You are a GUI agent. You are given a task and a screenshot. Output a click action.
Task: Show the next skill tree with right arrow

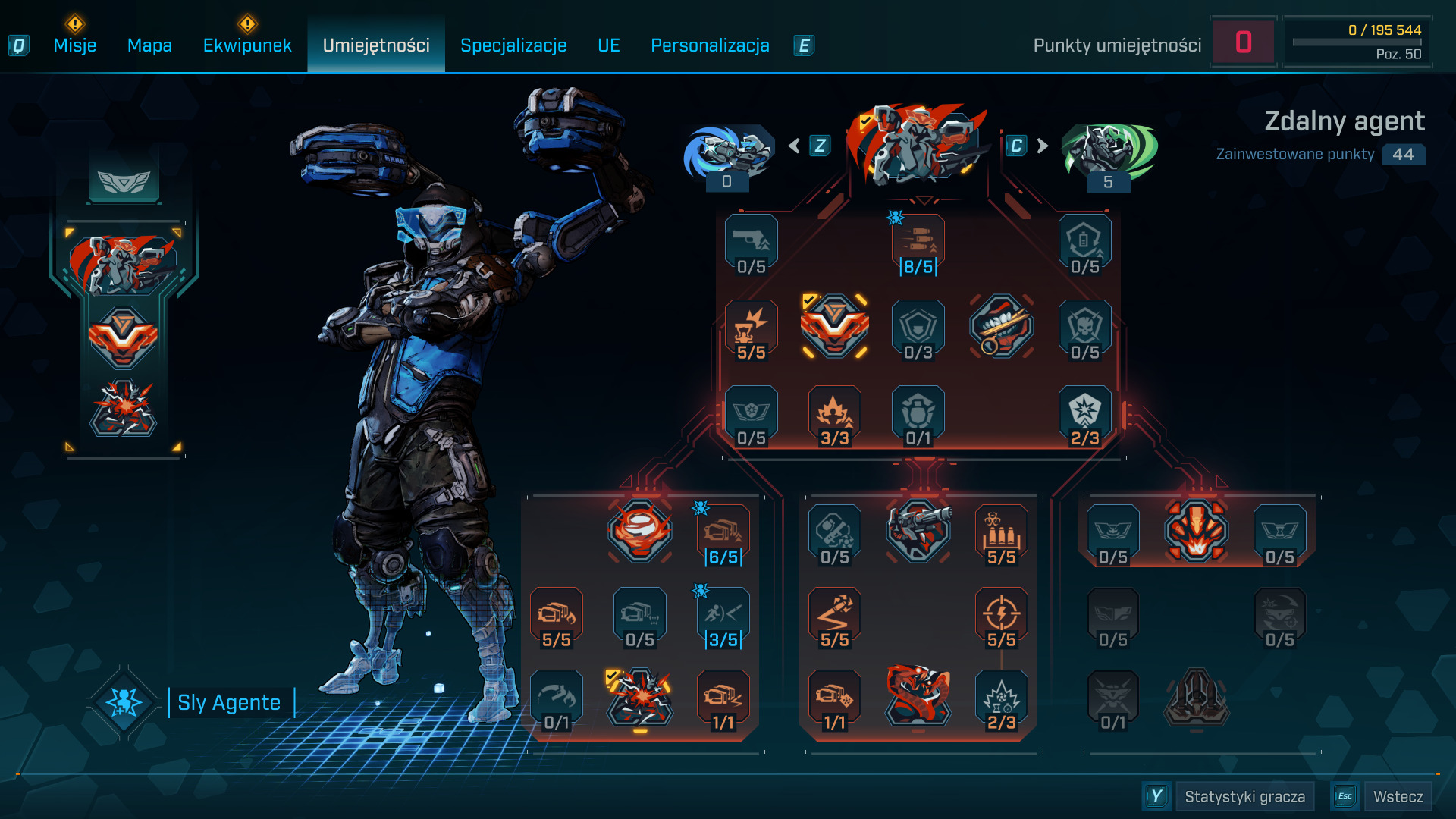click(x=1043, y=146)
